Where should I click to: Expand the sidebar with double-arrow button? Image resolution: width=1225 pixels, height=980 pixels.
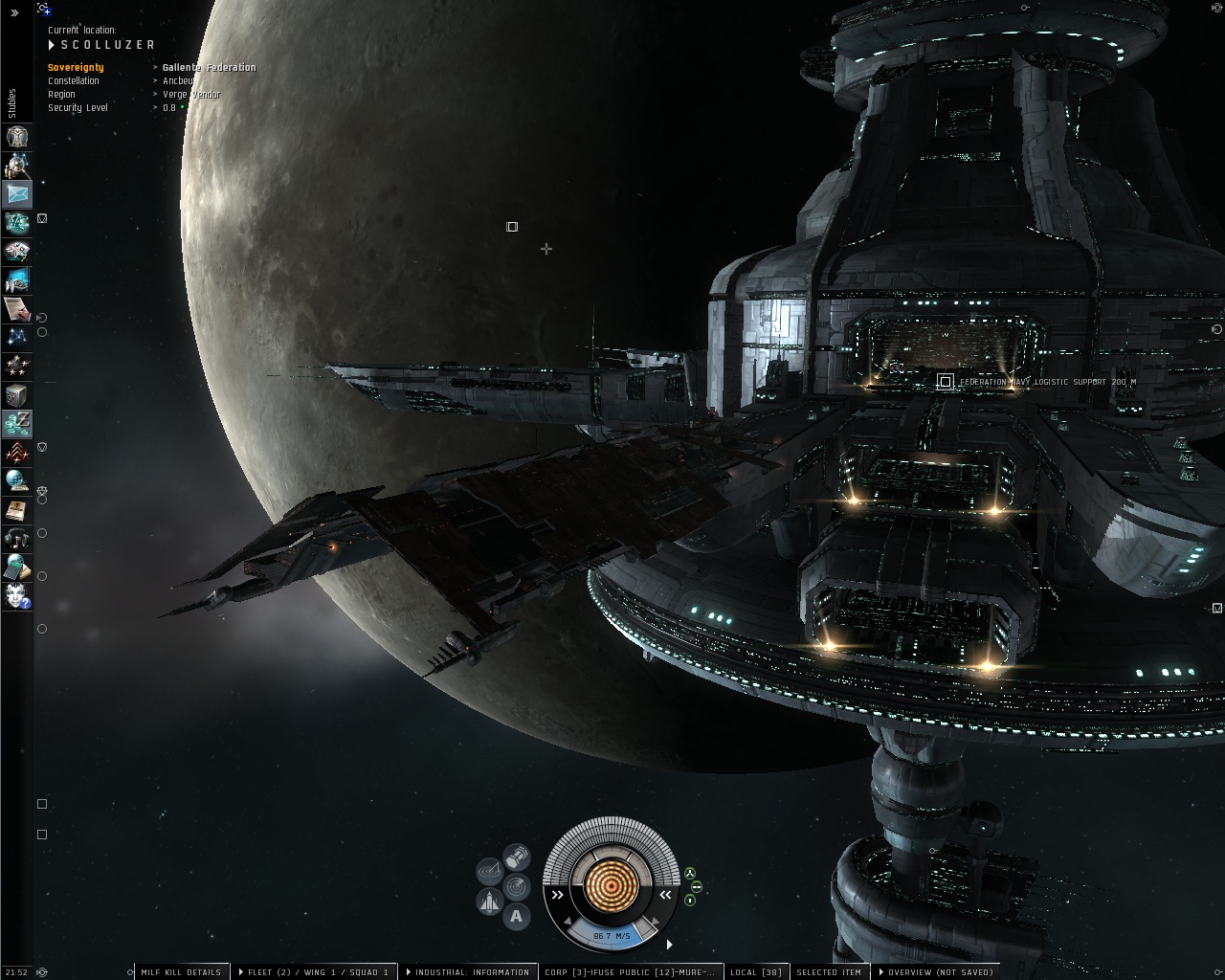tap(14, 13)
